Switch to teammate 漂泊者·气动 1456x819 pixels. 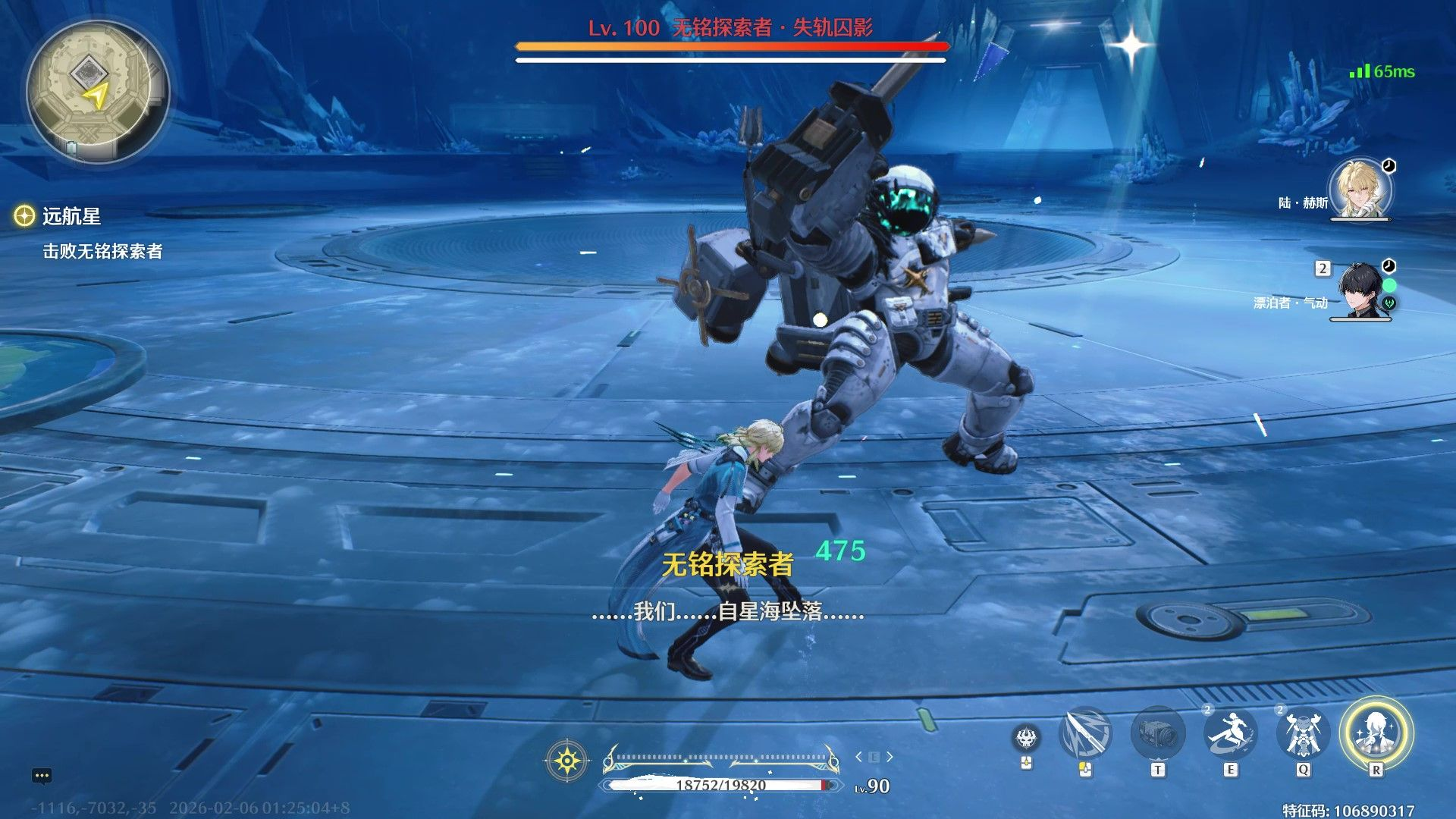(x=1362, y=290)
